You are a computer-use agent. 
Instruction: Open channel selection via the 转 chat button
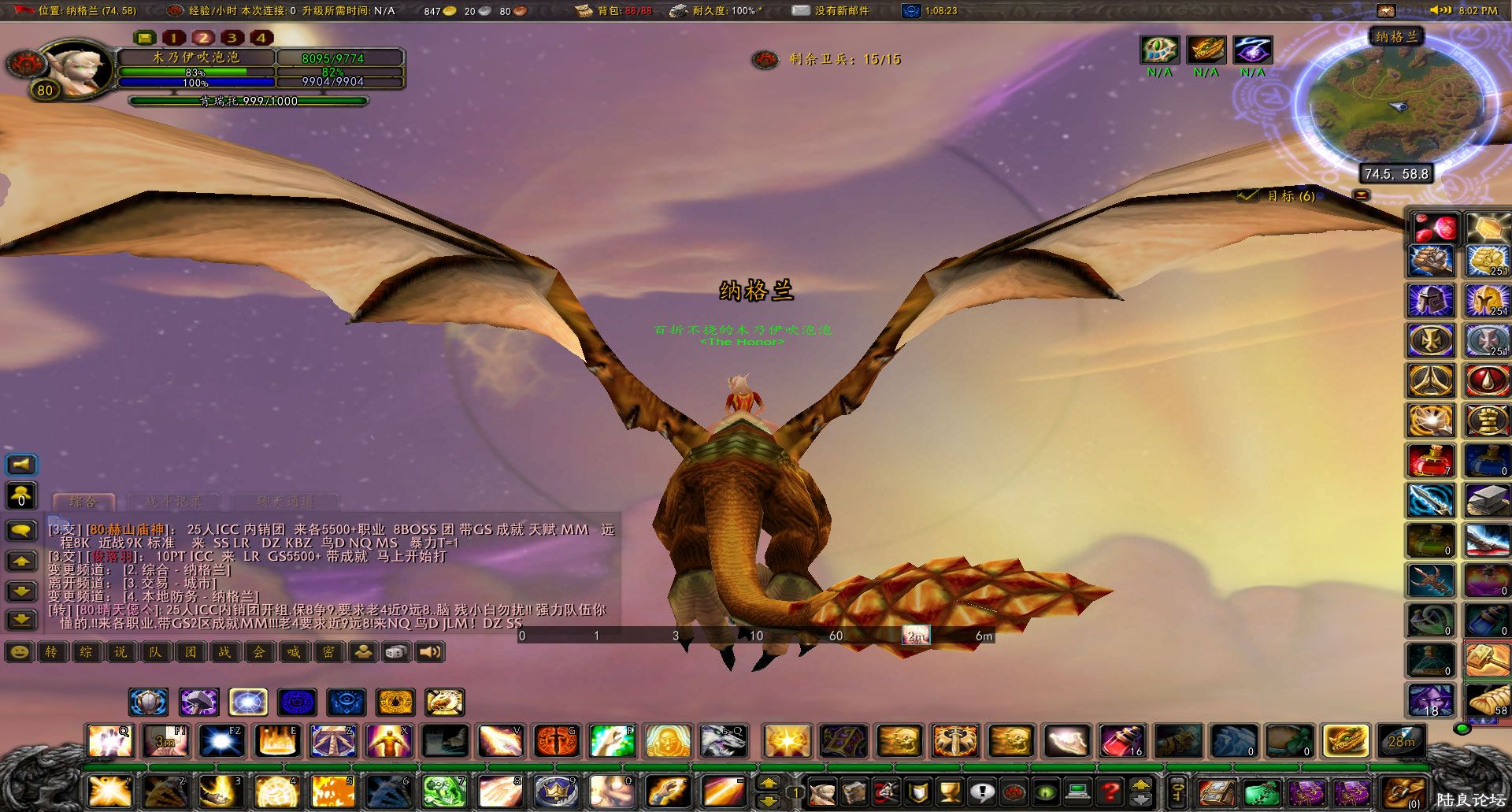54,652
